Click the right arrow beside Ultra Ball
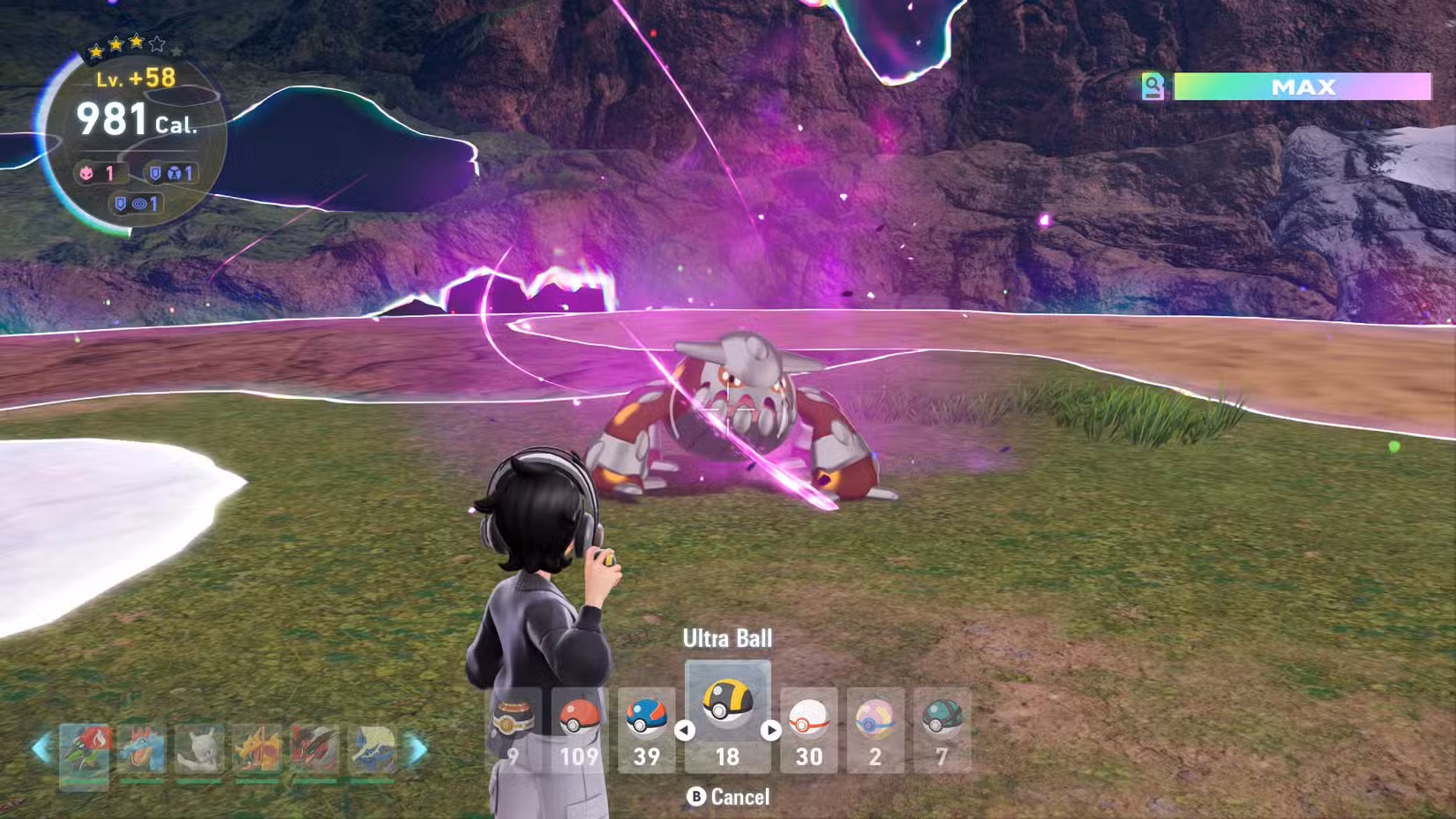The height and width of the screenshot is (819, 1456). point(770,731)
